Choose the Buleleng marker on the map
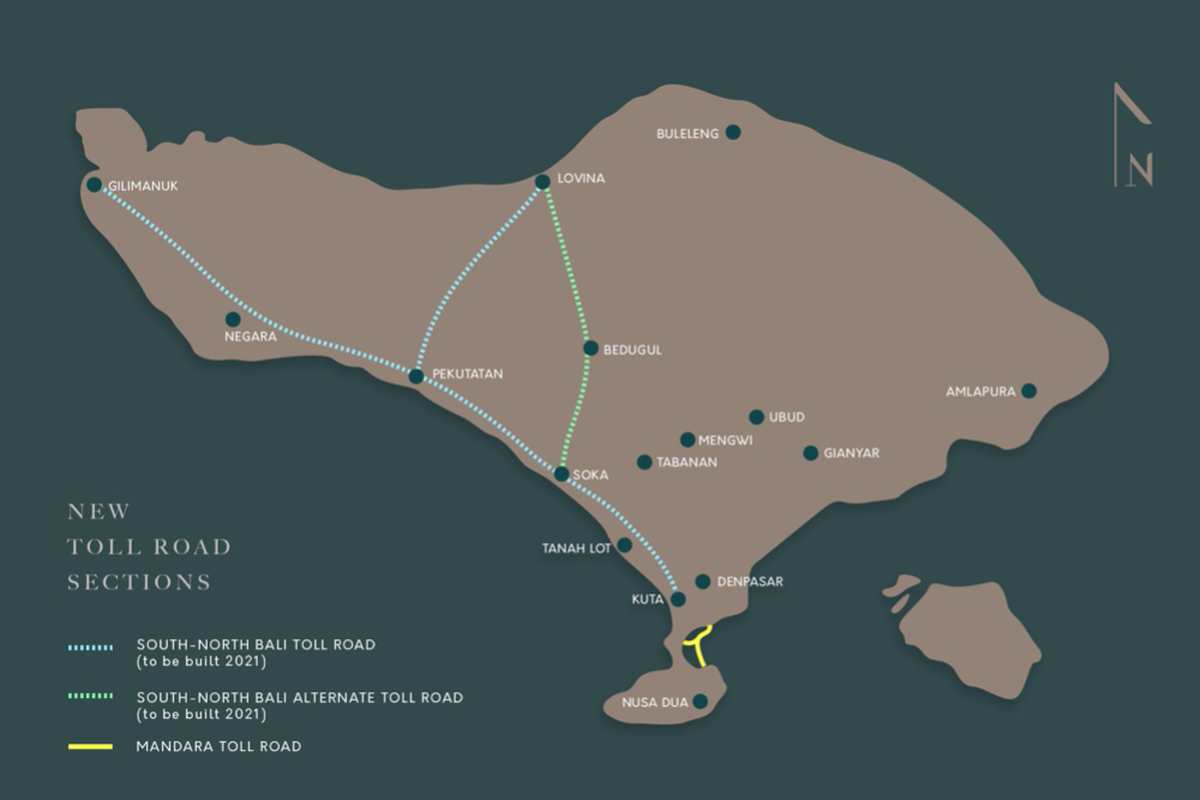 click(733, 132)
